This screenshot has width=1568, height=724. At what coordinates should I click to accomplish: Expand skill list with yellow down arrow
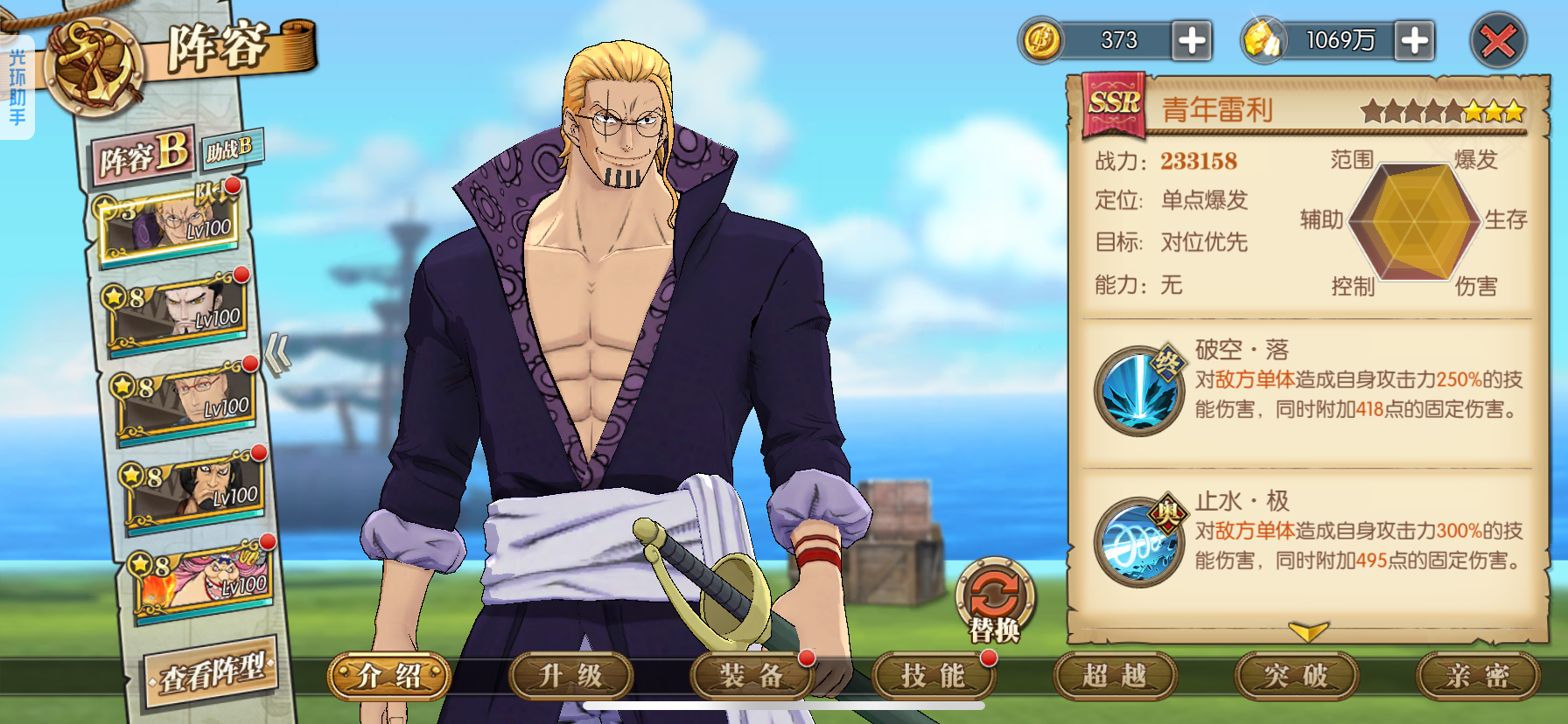(x=1308, y=631)
